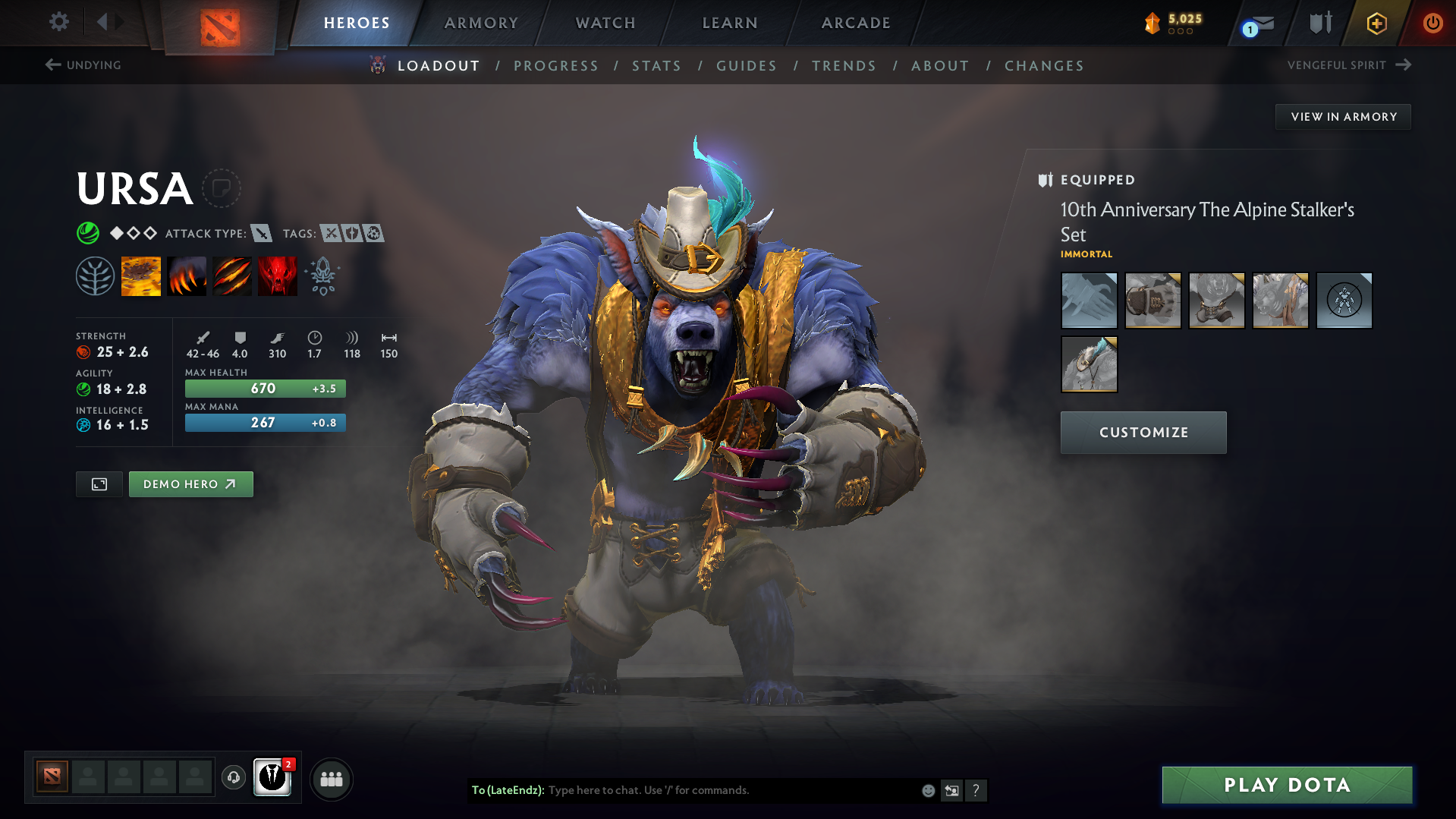Viewport: 1456px width, 819px height.
Task: Open the settings gear icon
Action: [x=59, y=22]
